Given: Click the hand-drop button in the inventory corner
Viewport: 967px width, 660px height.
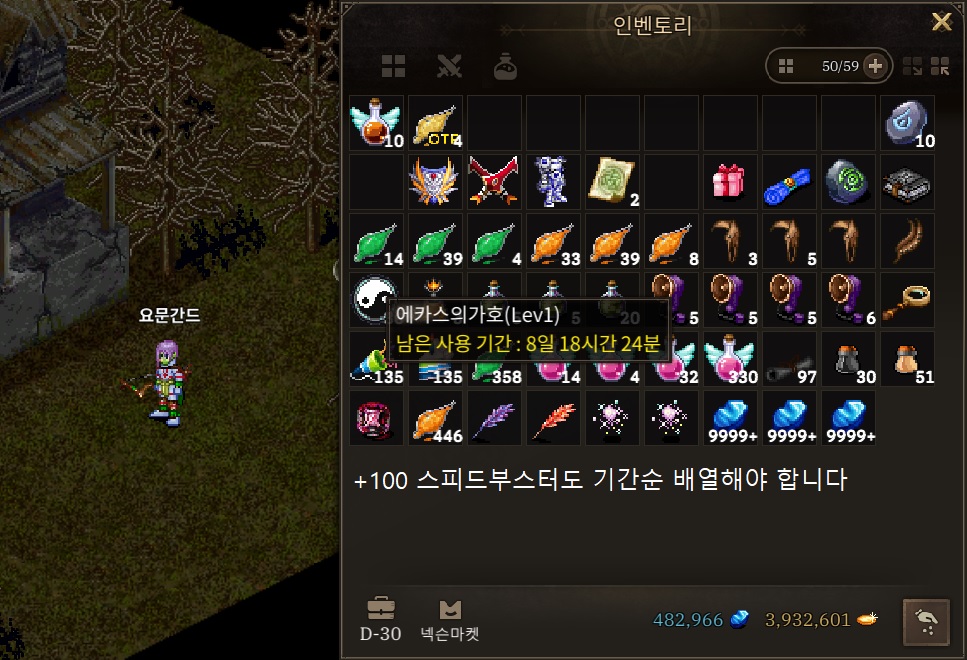Looking at the screenshot, I should (x=927, y=620).
